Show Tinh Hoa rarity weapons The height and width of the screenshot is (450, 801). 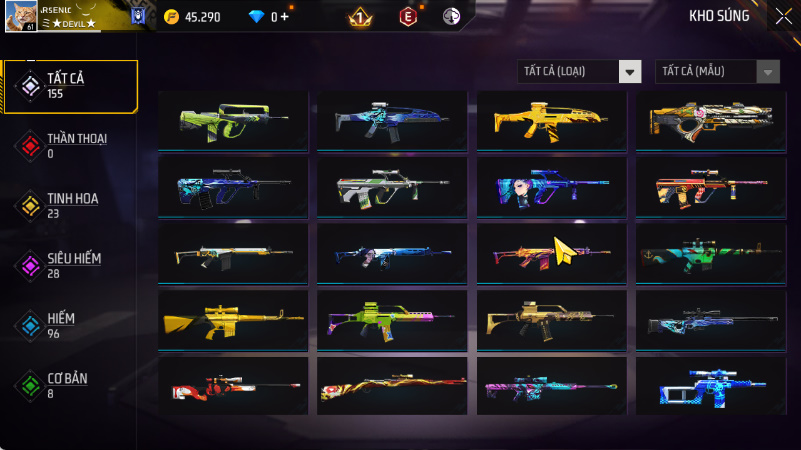click(70, 205)
